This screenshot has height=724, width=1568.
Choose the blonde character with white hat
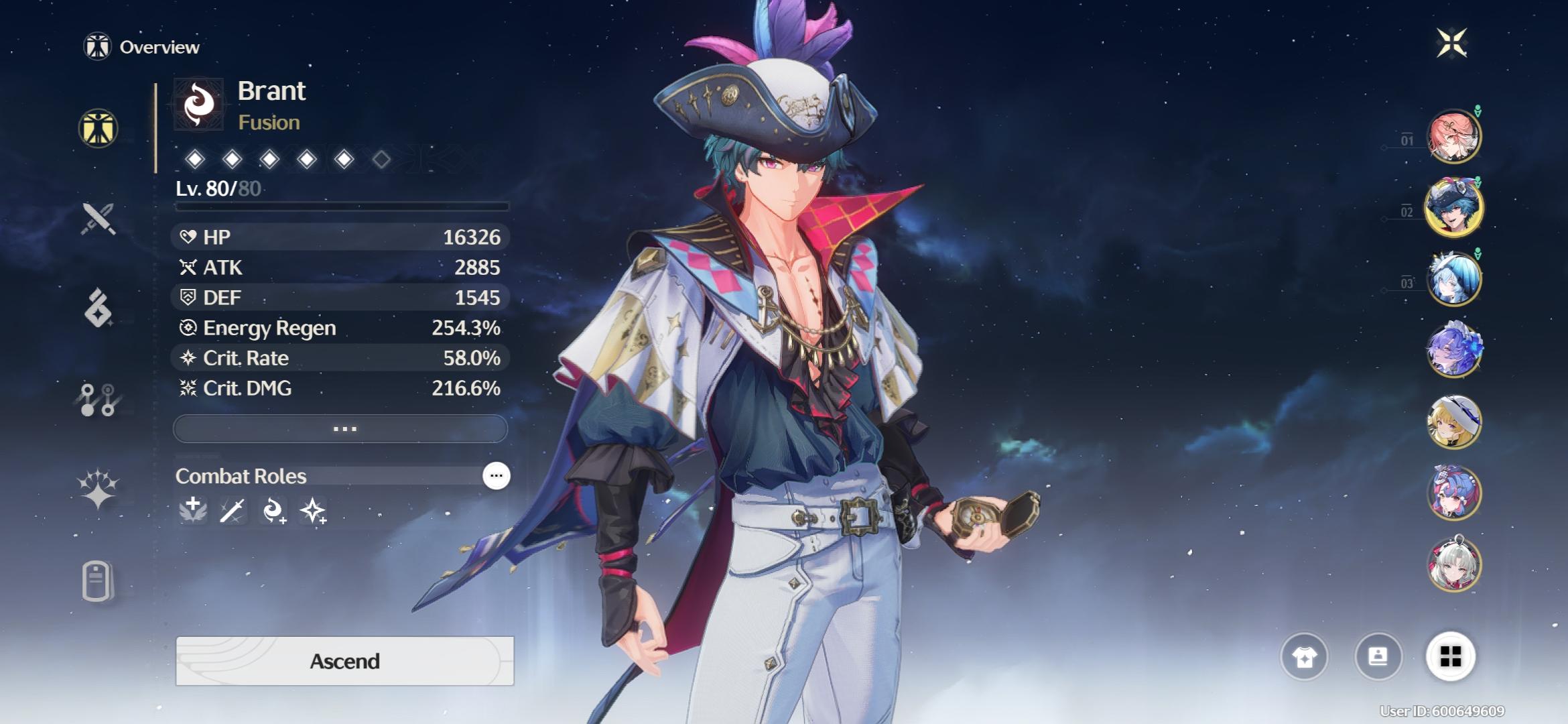(x=1453, y=422)
